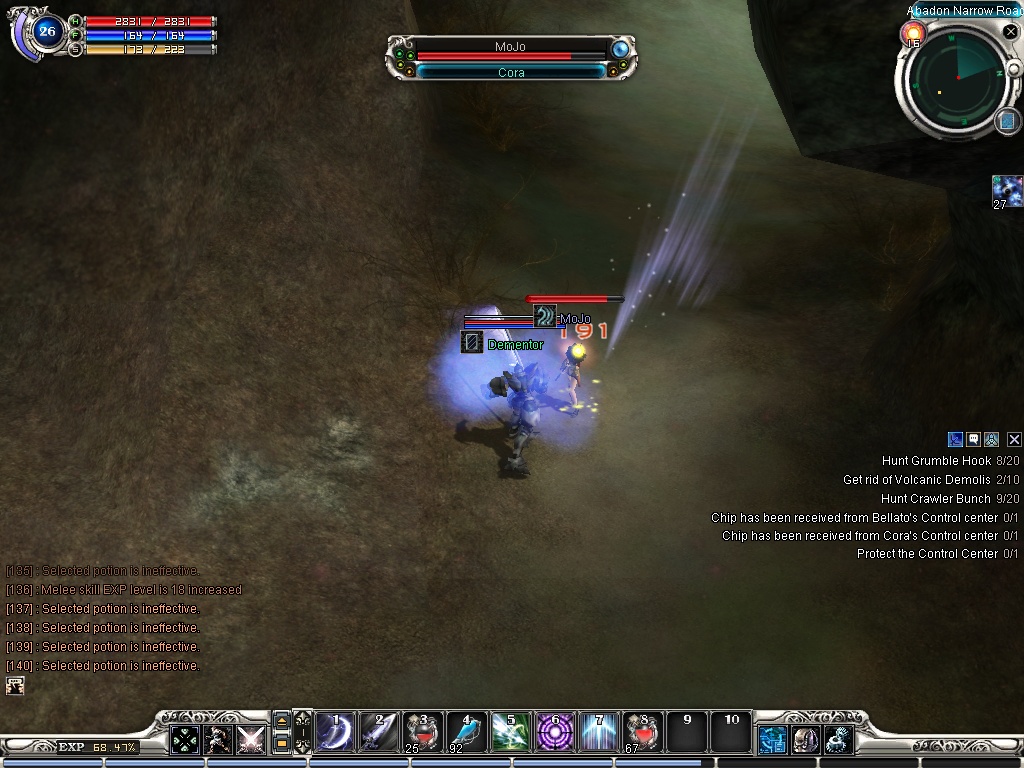
Task: Use the red potion in slot 8
Action: point(643,732)
